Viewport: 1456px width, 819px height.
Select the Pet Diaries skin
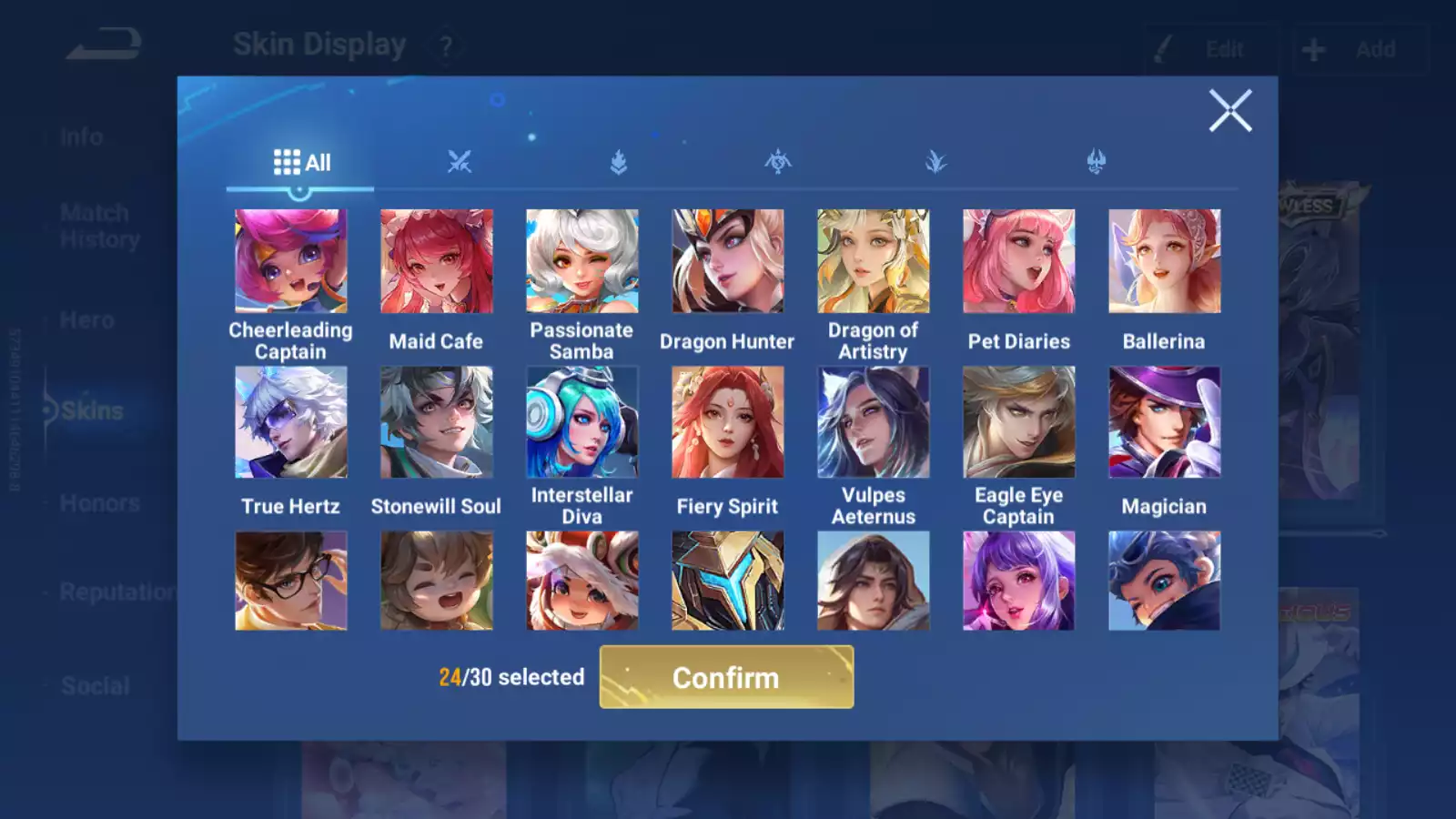coord(1018,261)
